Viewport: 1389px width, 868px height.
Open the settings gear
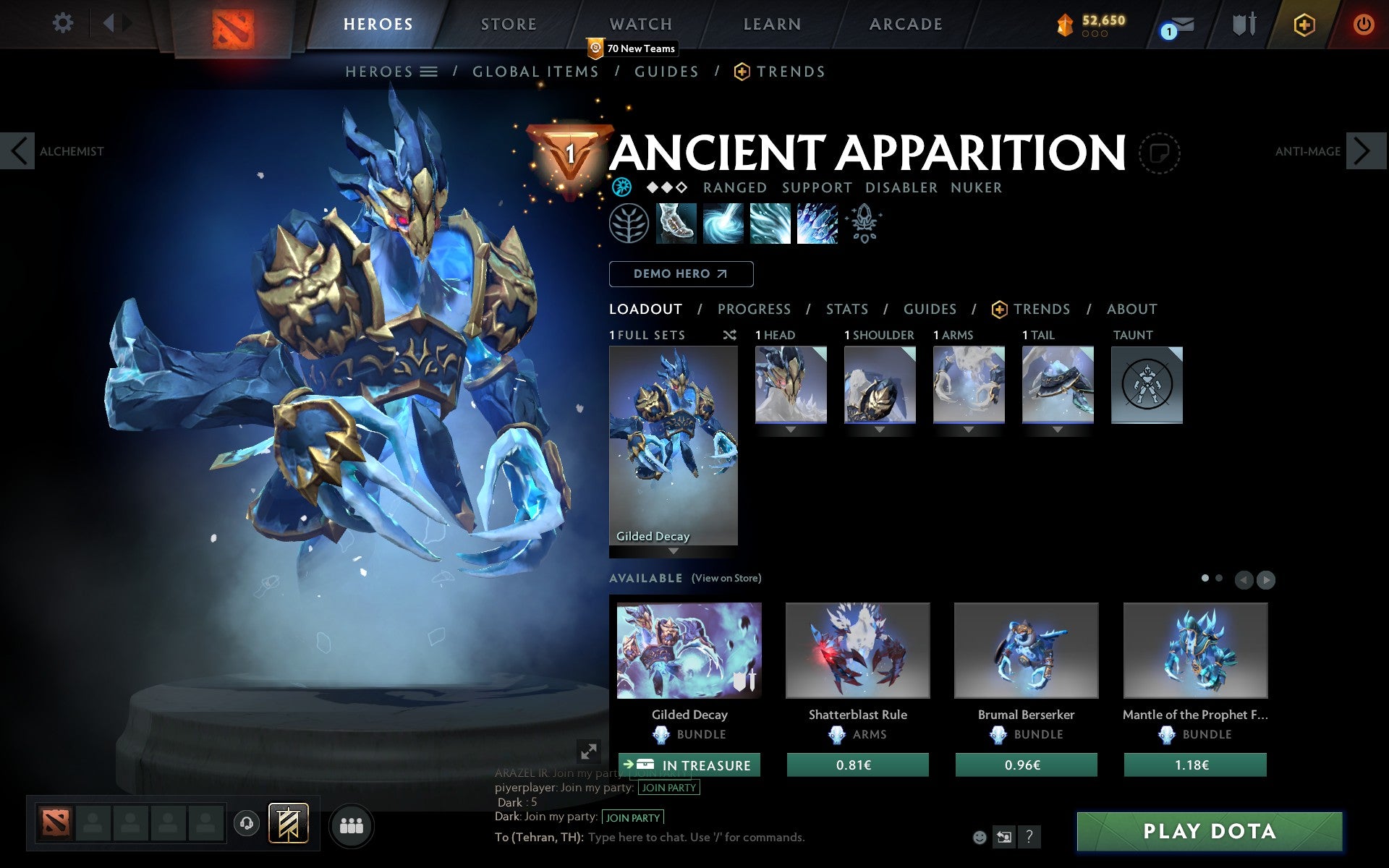coord(64,23)
